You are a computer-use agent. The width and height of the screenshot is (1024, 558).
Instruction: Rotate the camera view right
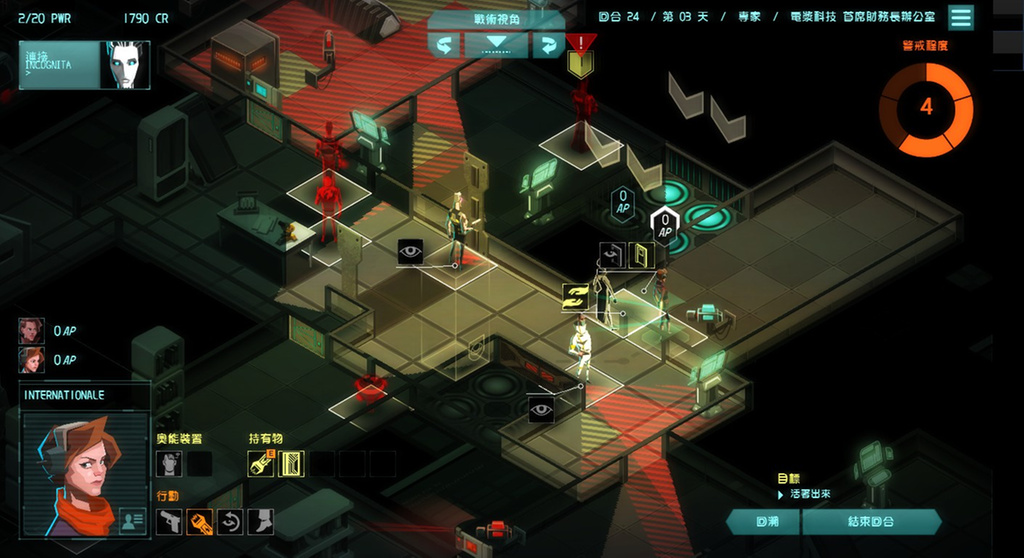coord(548,45)
